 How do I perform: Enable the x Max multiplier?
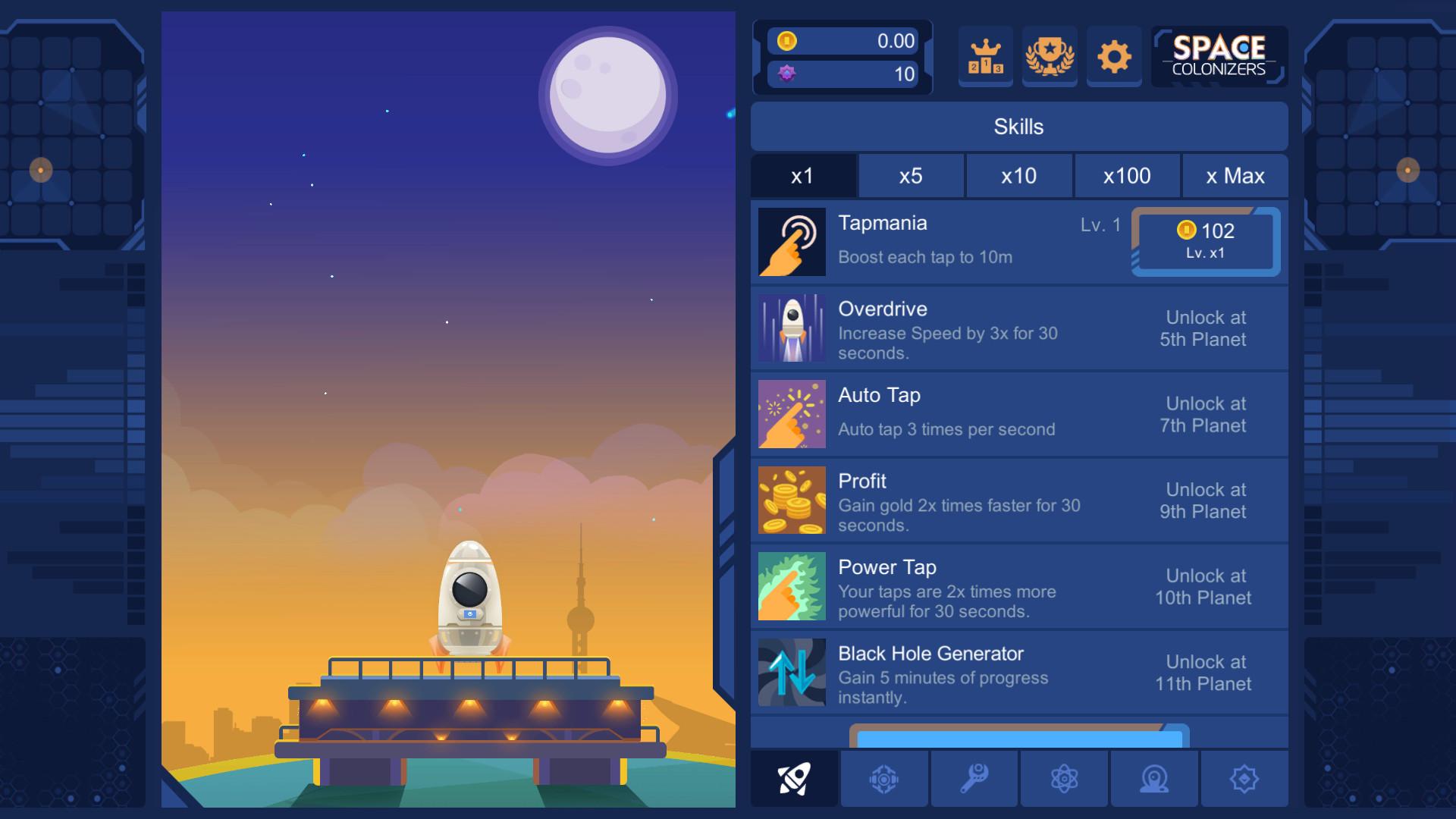tap(1235, 176)
